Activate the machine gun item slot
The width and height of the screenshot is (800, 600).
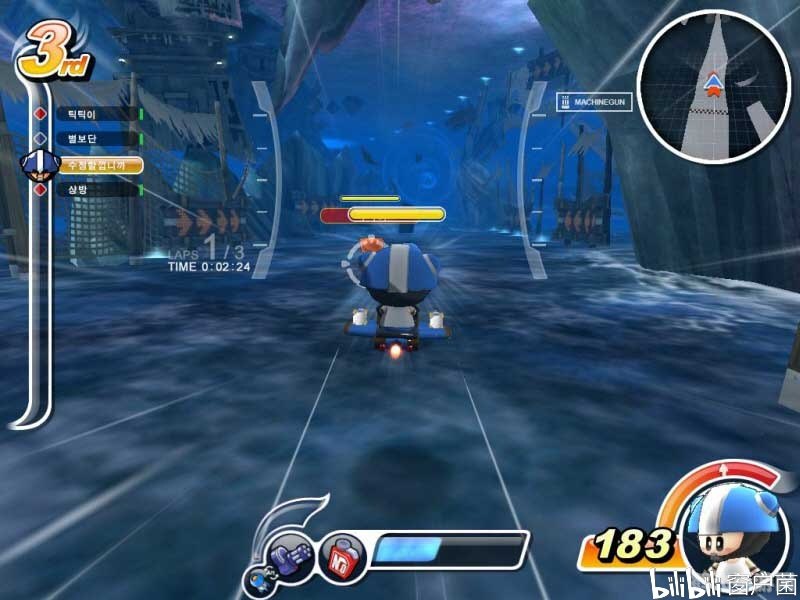coord(291,553)
